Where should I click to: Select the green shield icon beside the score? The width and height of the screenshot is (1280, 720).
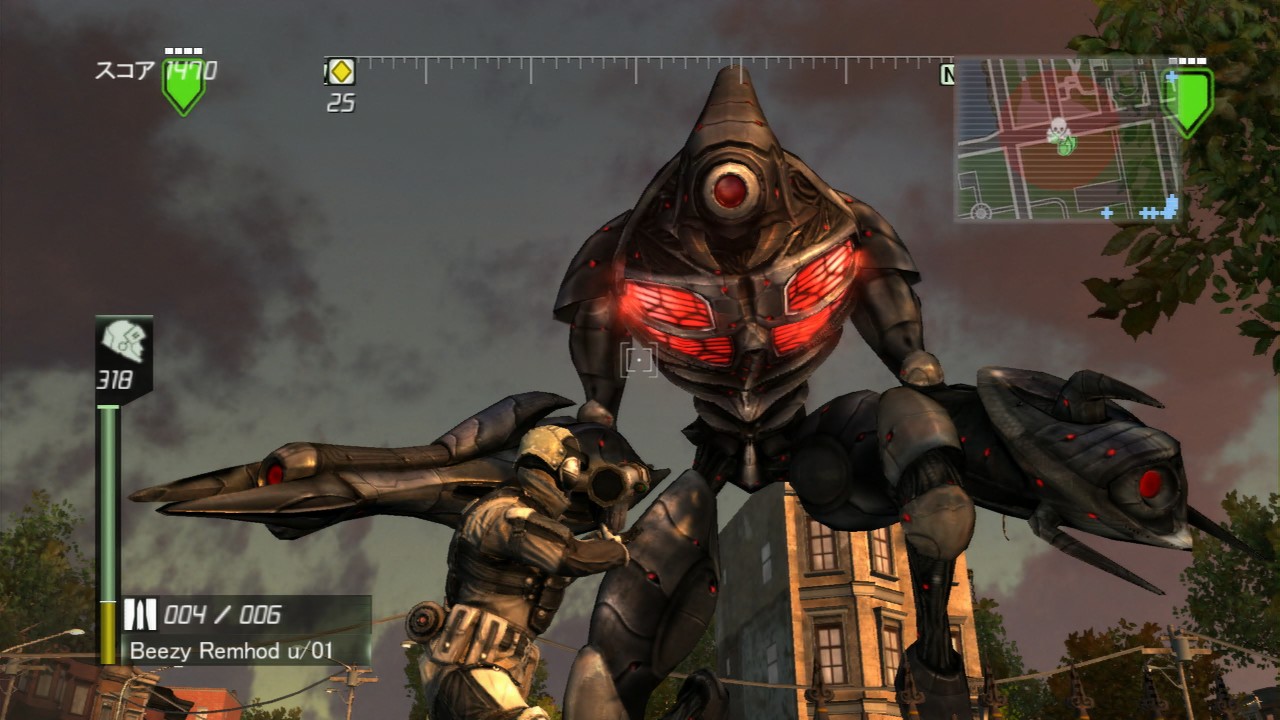184,86
